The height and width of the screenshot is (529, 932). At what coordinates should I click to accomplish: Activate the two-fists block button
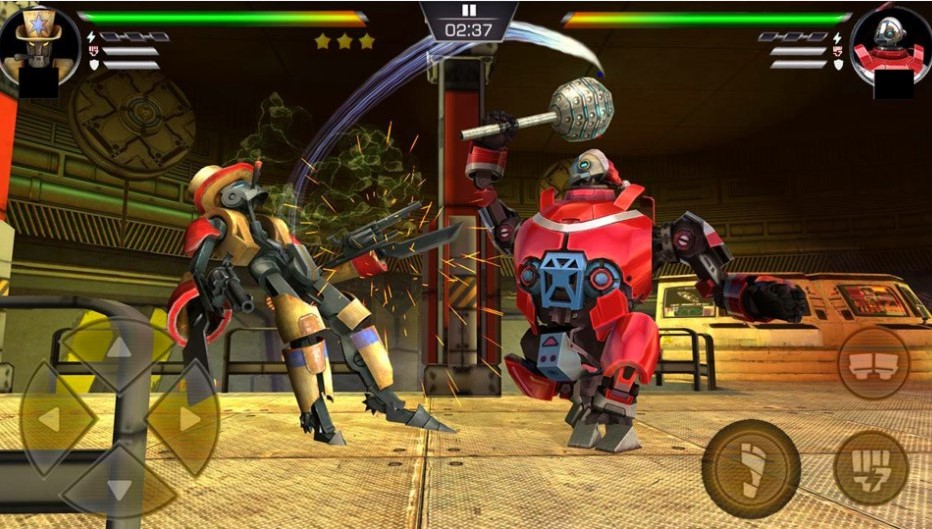point(873,362)
